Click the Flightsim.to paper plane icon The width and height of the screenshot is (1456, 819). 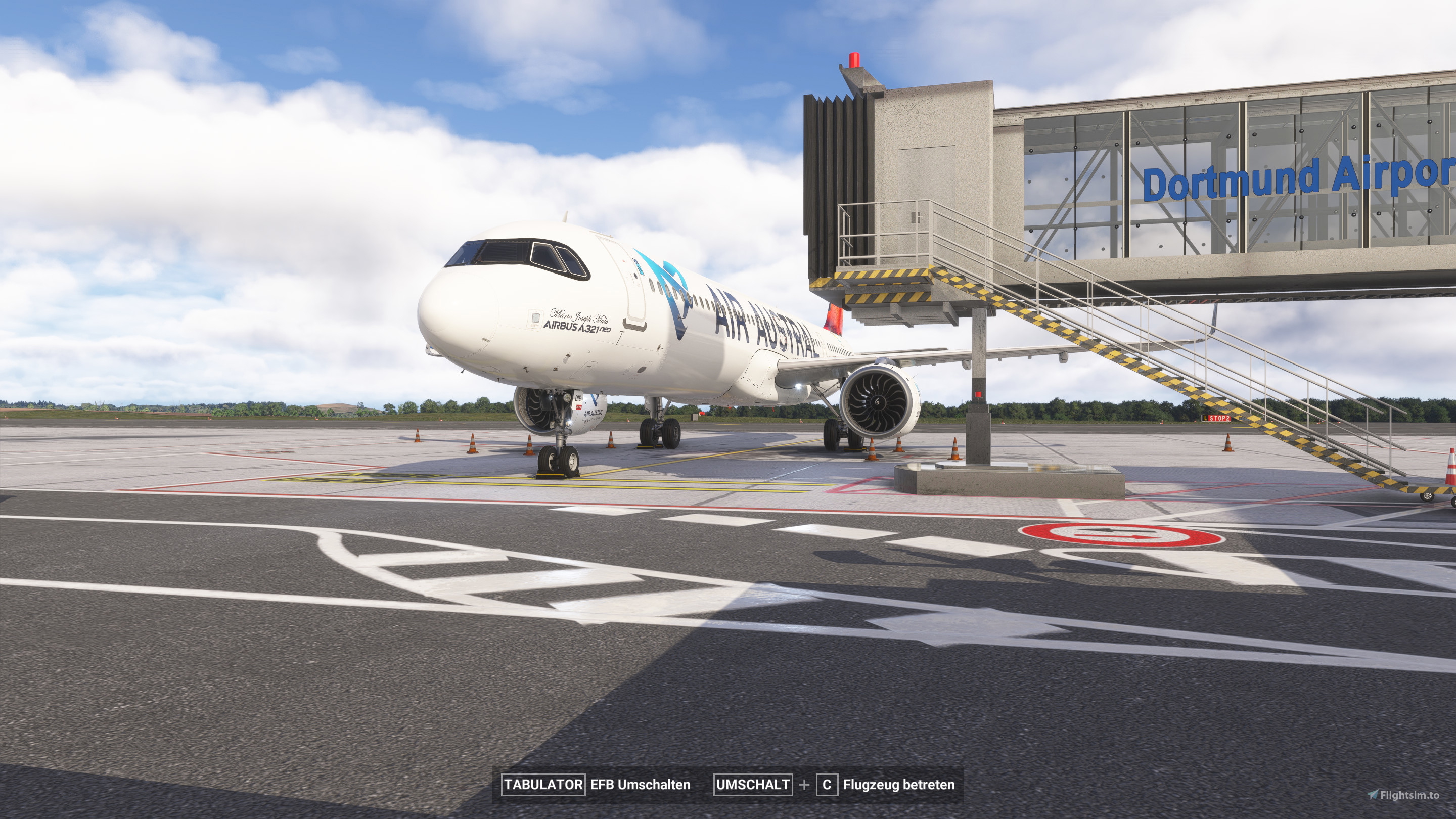point(1374,796)
